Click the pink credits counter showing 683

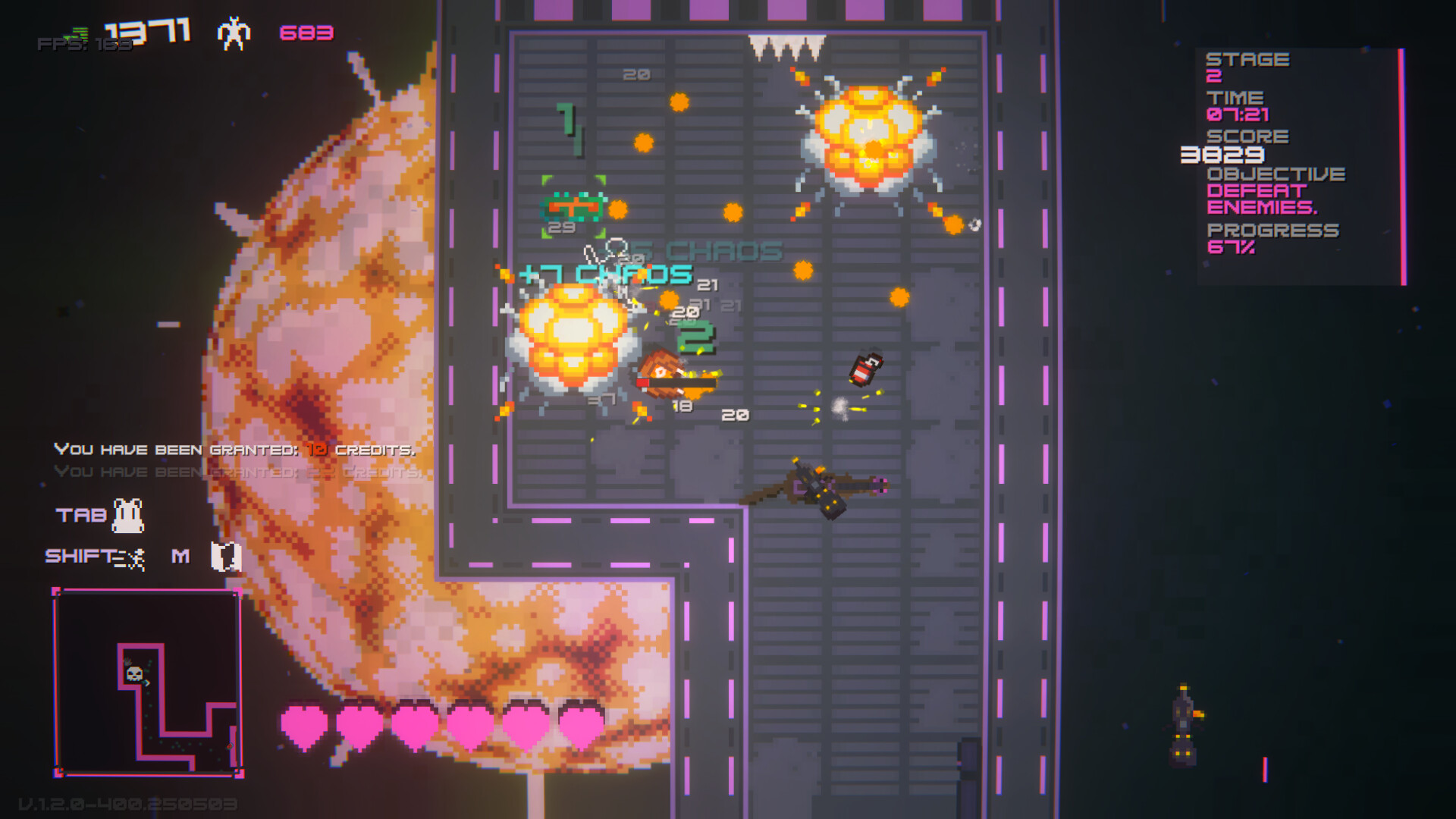(x=306, y=33)
